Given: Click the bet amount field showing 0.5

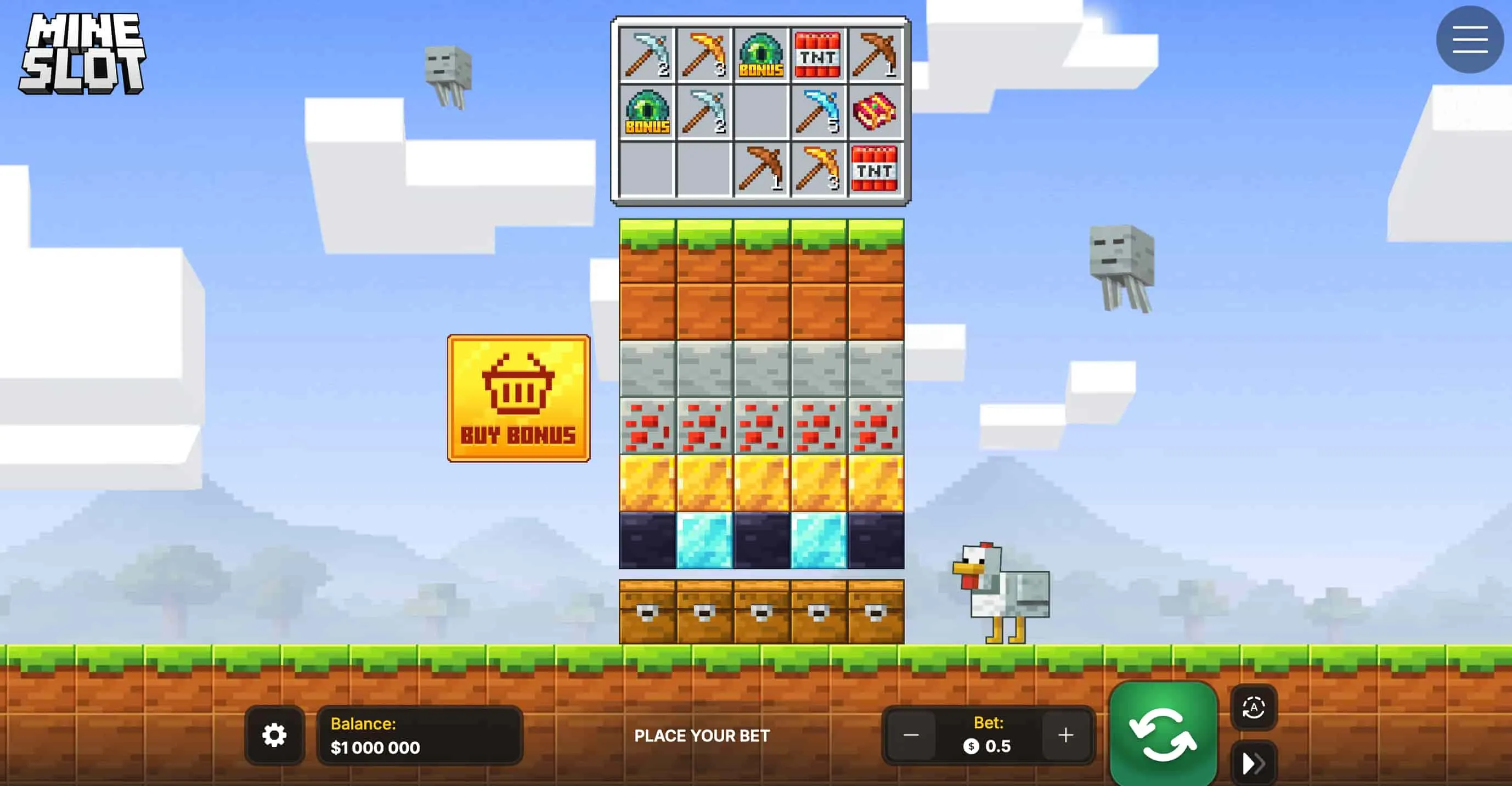Looking at the screenshot, I should [988, 746].
